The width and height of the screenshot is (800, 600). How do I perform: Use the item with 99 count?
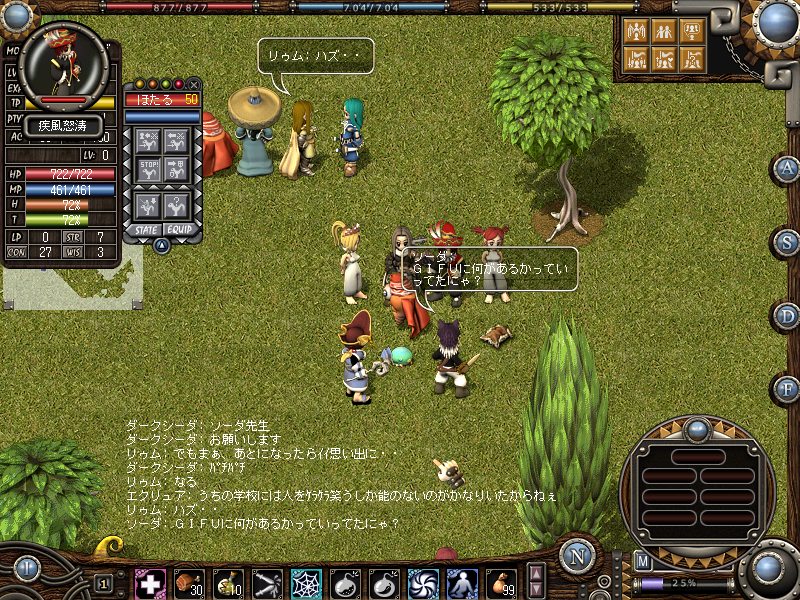(503, 582)
